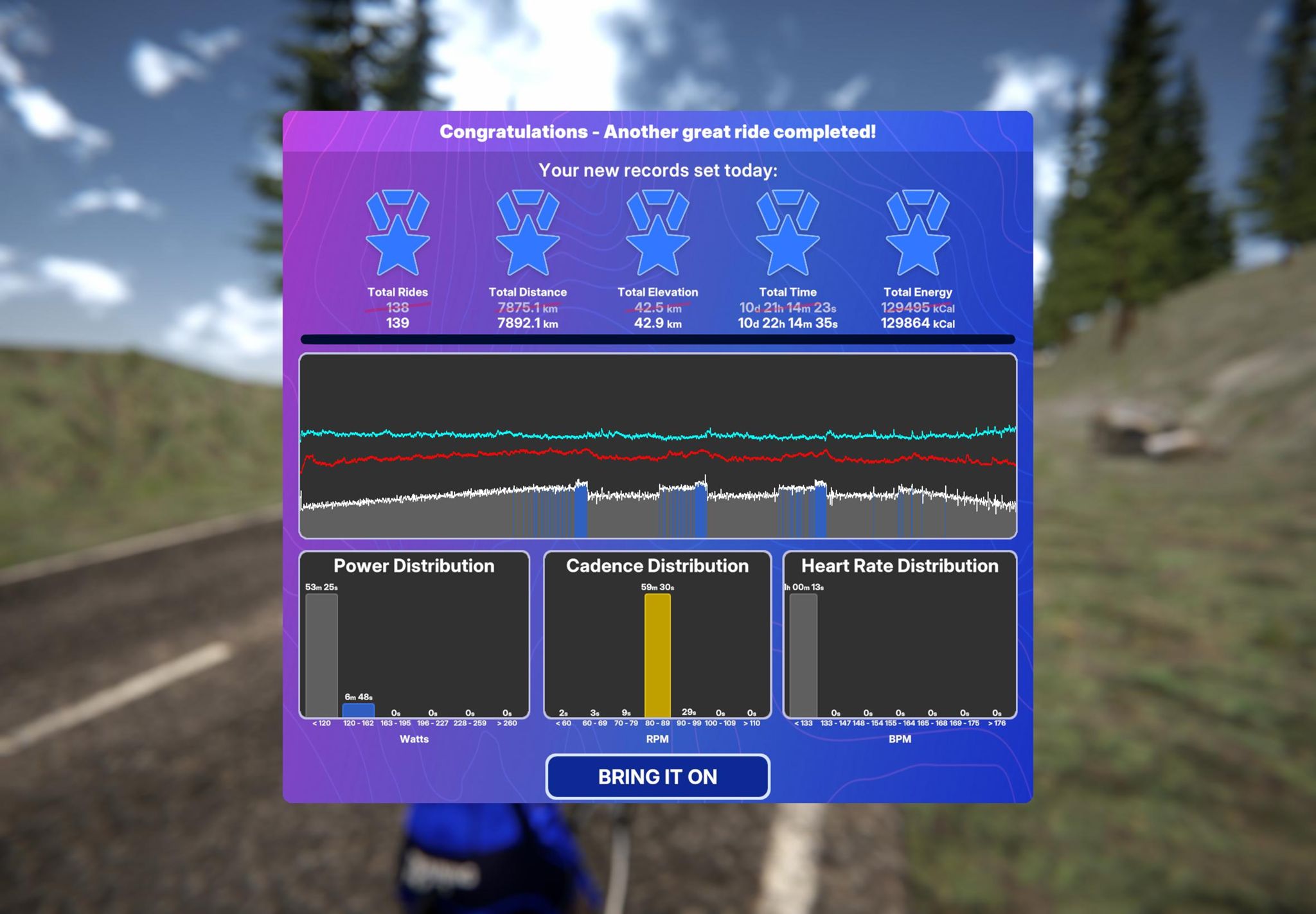Click the Total Rides medal icon
Image resolution: width=1316 pixels, height=914 pixels.
[x=398, y=233]
